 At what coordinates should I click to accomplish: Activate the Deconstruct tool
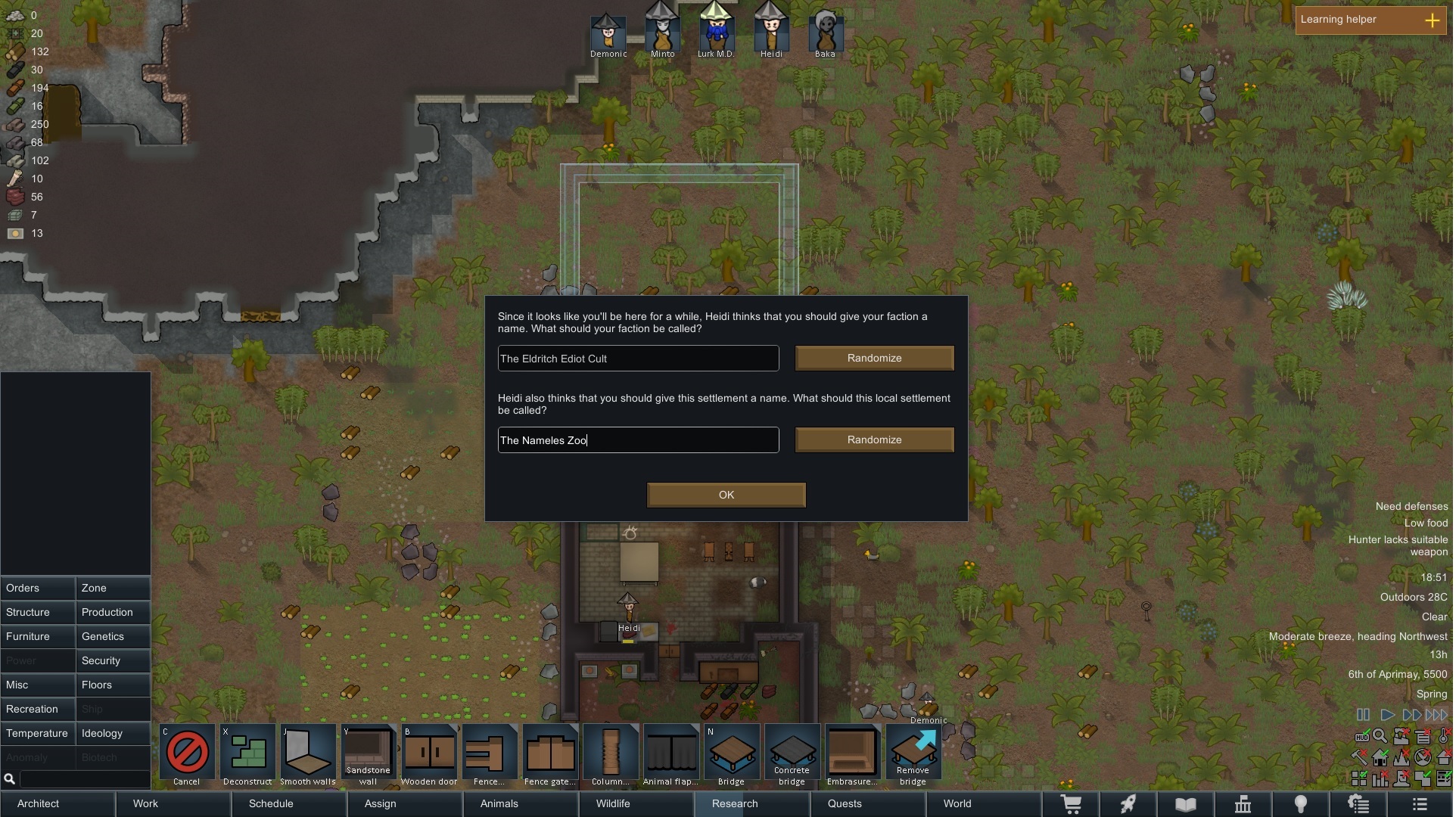pos(247,754)
